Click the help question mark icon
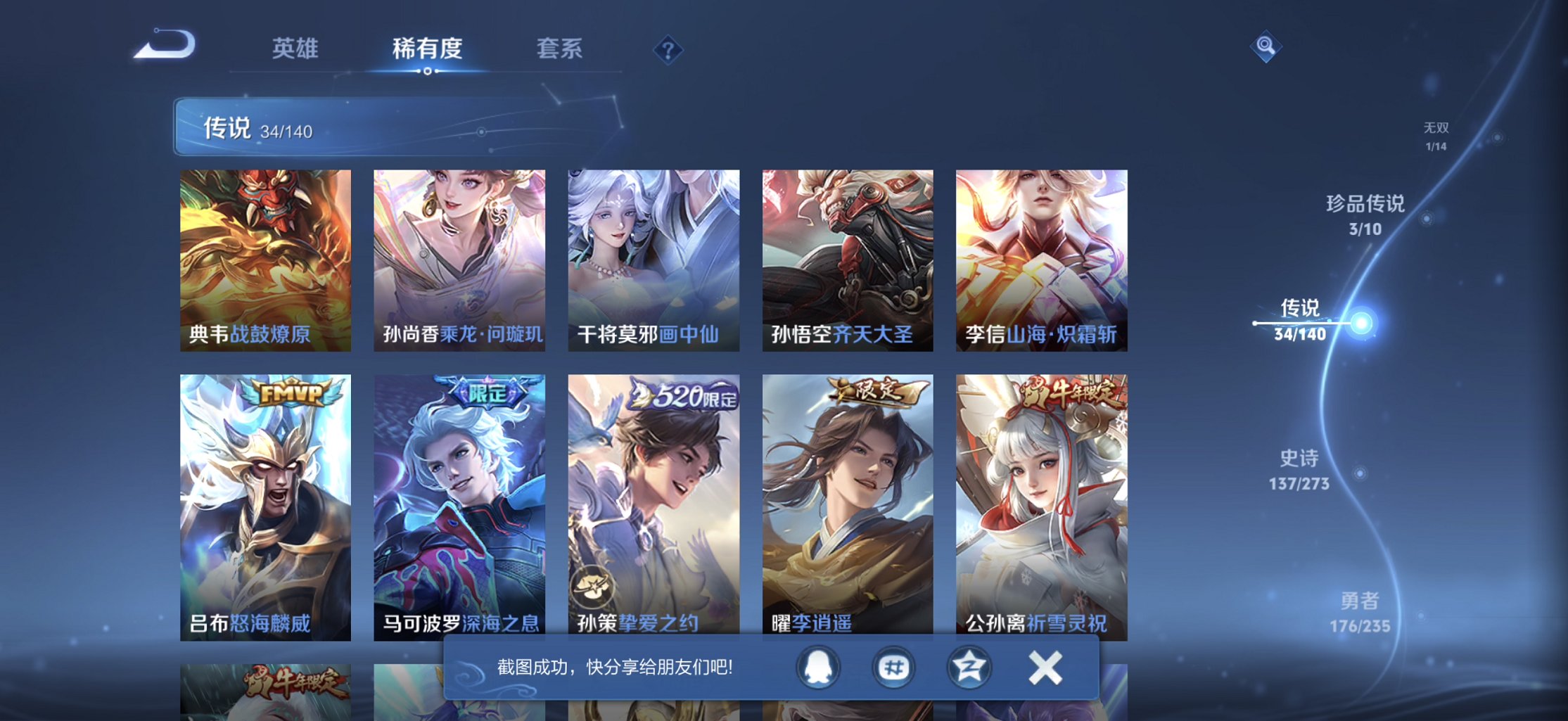Image resolution: width=1568 pixels, height=721 pixels. (x=667, y=49)
